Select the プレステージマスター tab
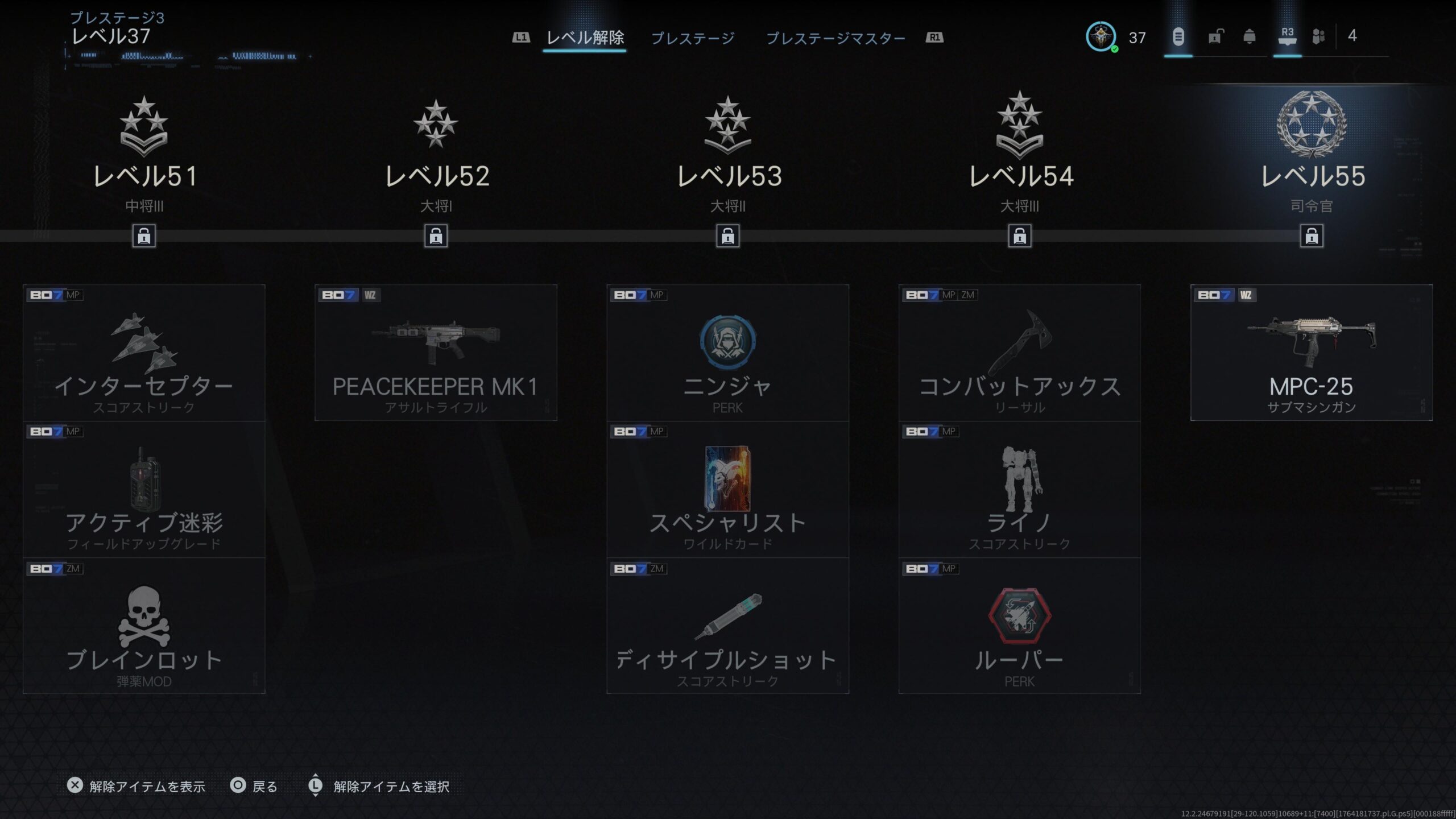1456x819 pixels. point(835,38)
